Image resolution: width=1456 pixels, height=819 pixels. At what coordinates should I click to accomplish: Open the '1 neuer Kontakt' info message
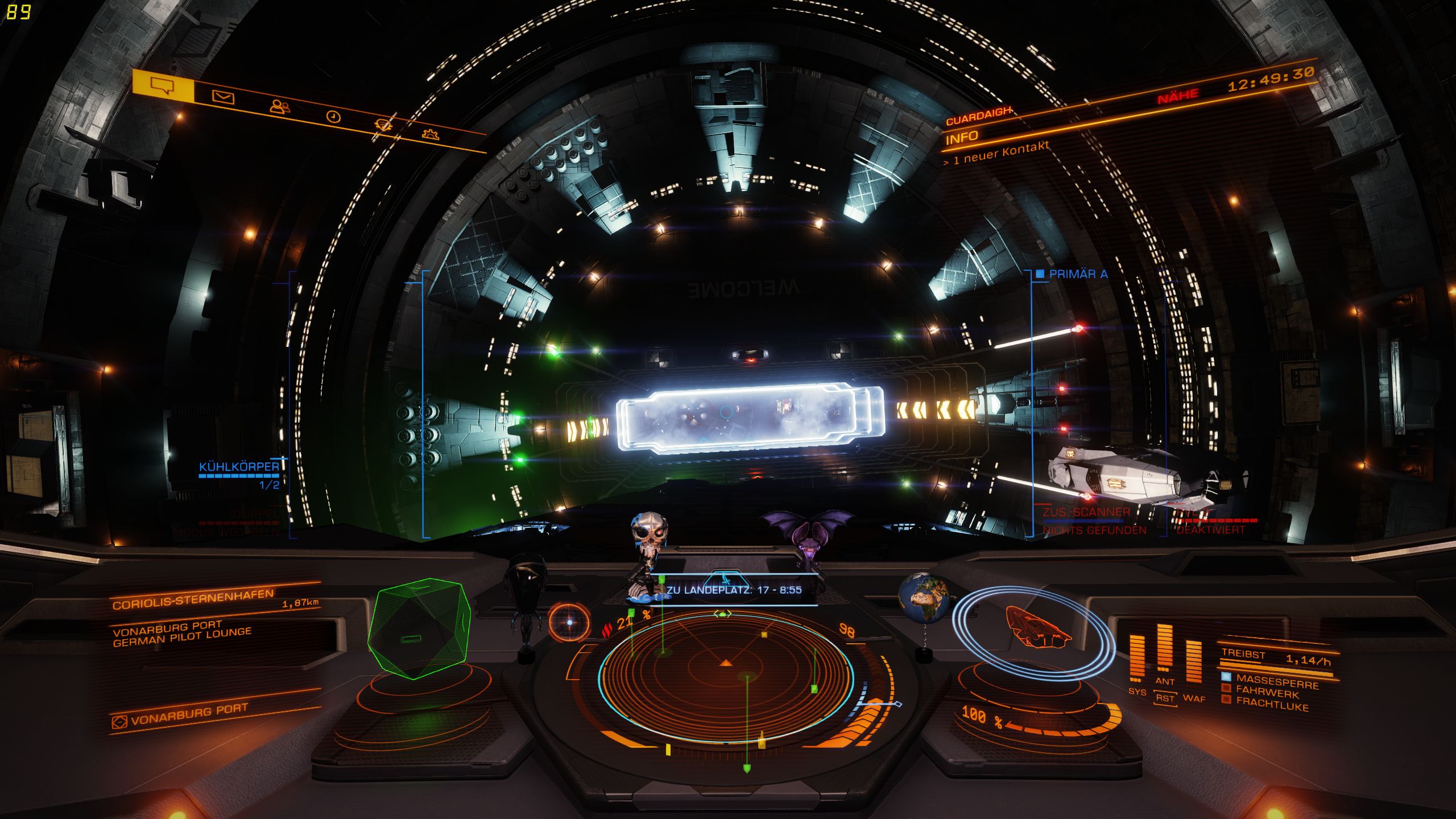tap(996, 154)
